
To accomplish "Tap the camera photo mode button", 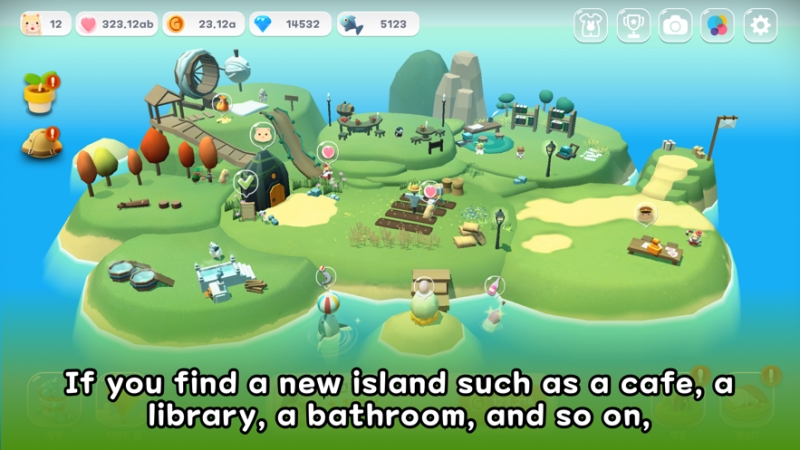I will [676, 25].
